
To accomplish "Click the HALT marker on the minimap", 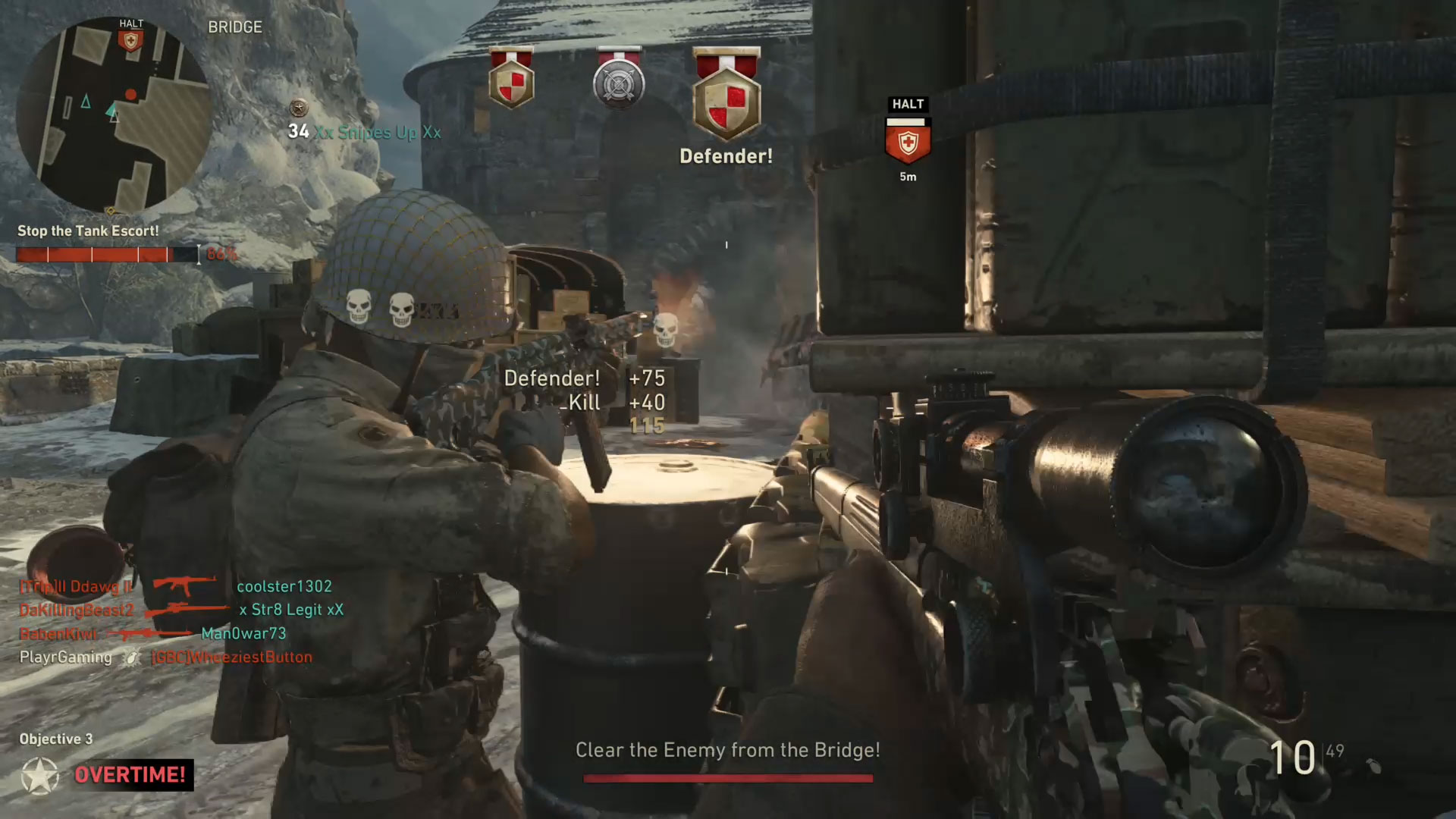I will 131,37.
